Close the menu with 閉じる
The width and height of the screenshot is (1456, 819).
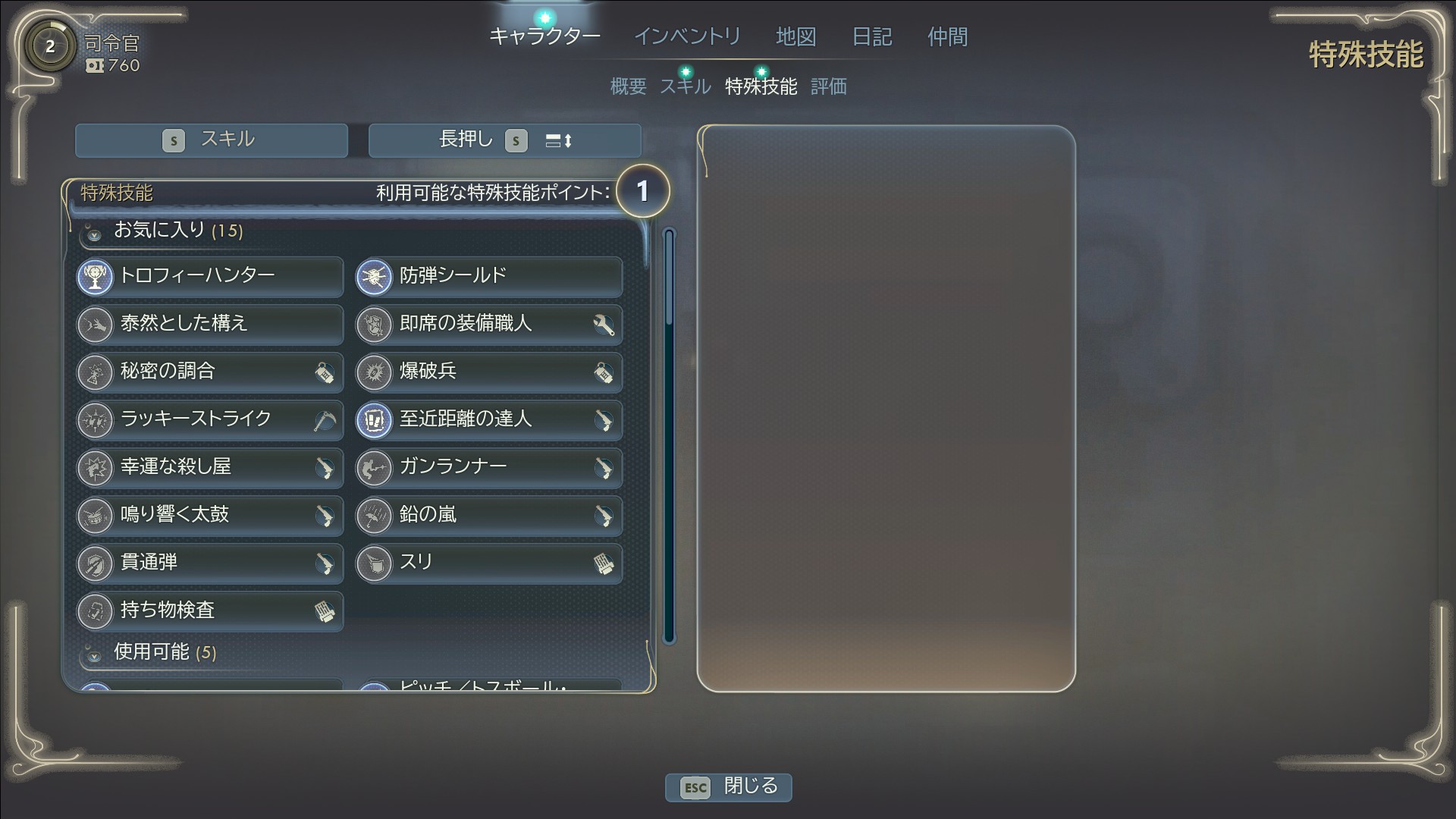pos(728,786)
